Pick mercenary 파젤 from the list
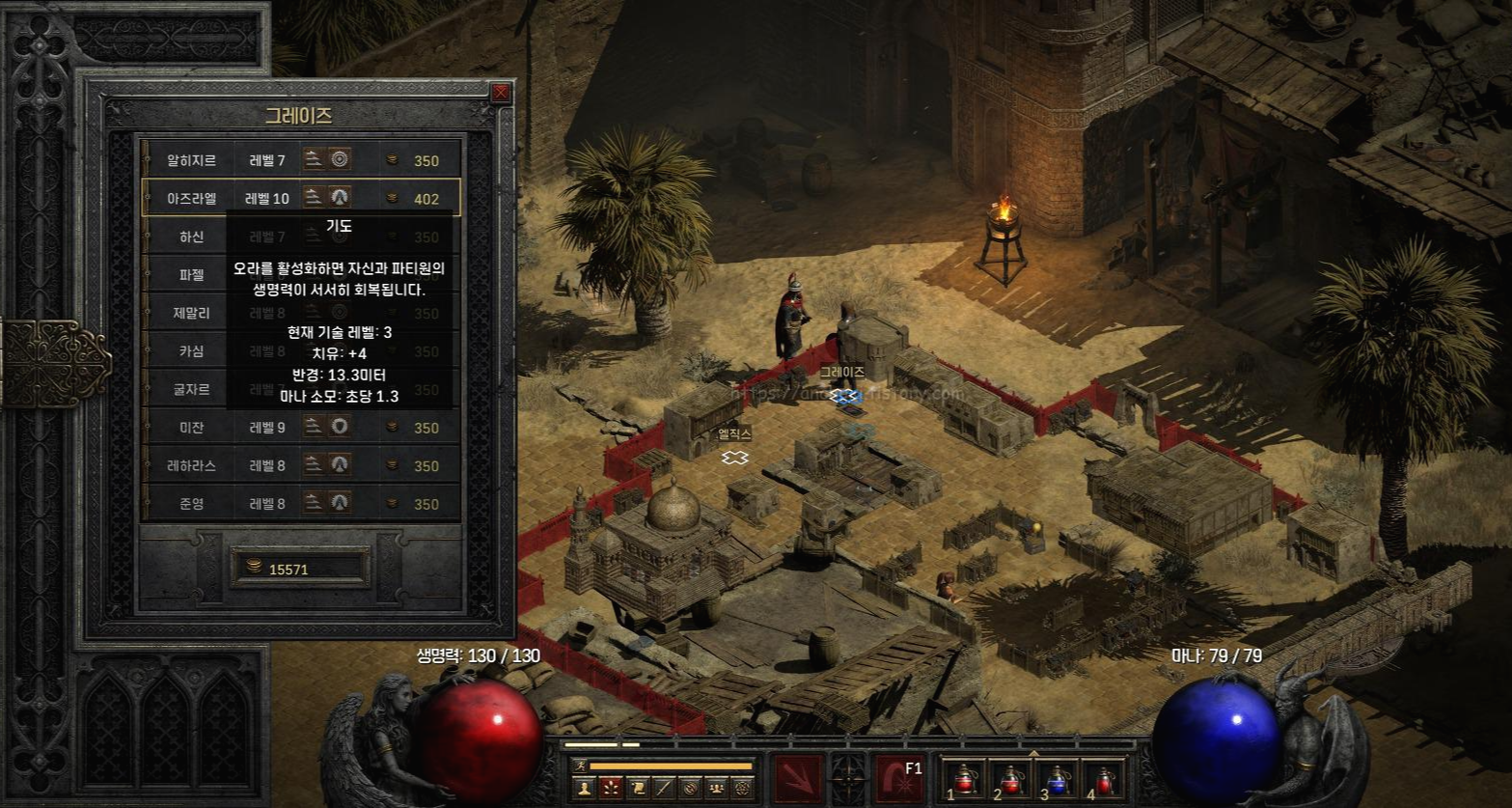The image size is (1512, 808). [x=192, y=274]
